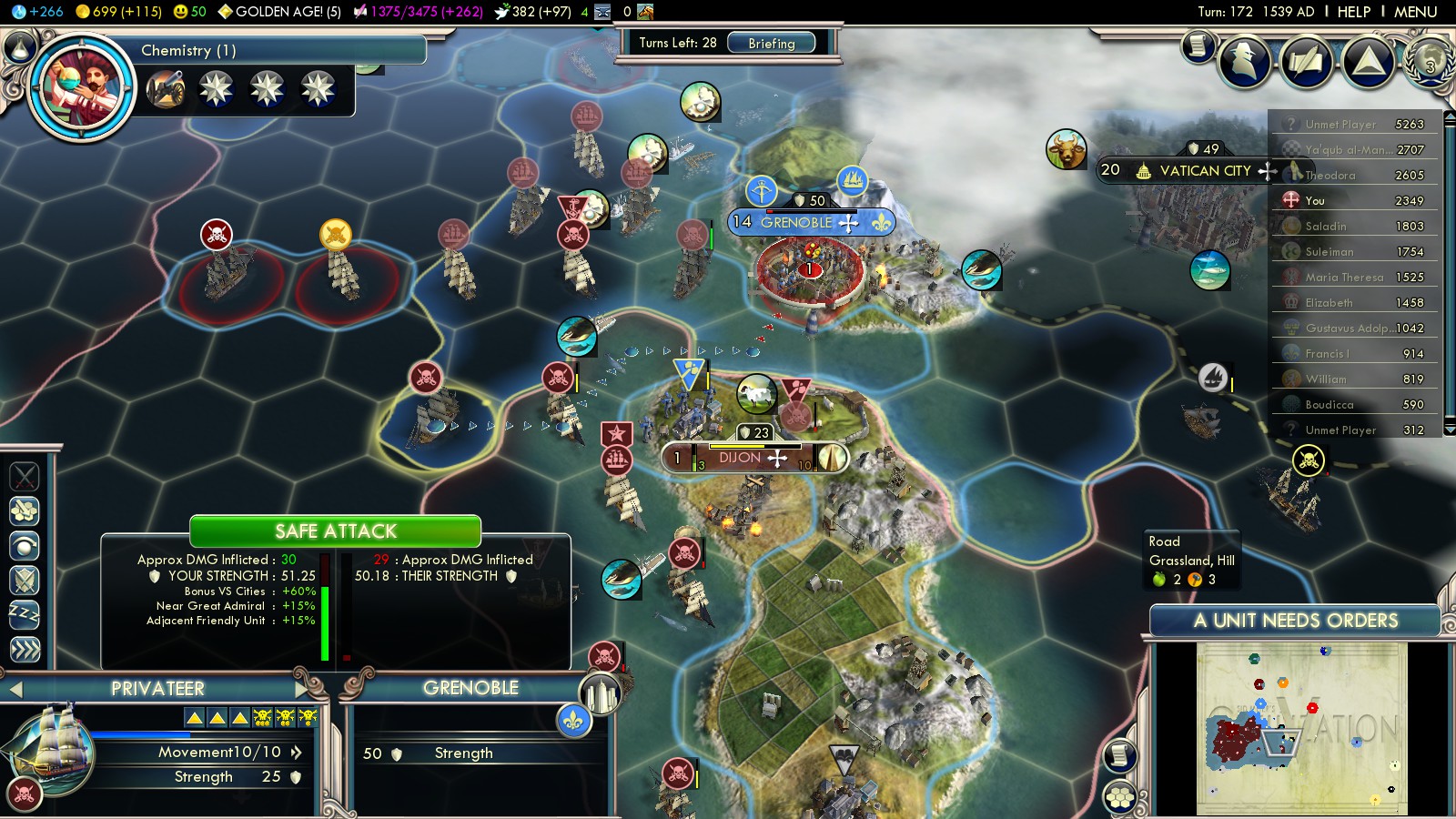Open the HELP Civilopedia link
Viewport: 1456px width, 819px height.
click(1353, 12)
